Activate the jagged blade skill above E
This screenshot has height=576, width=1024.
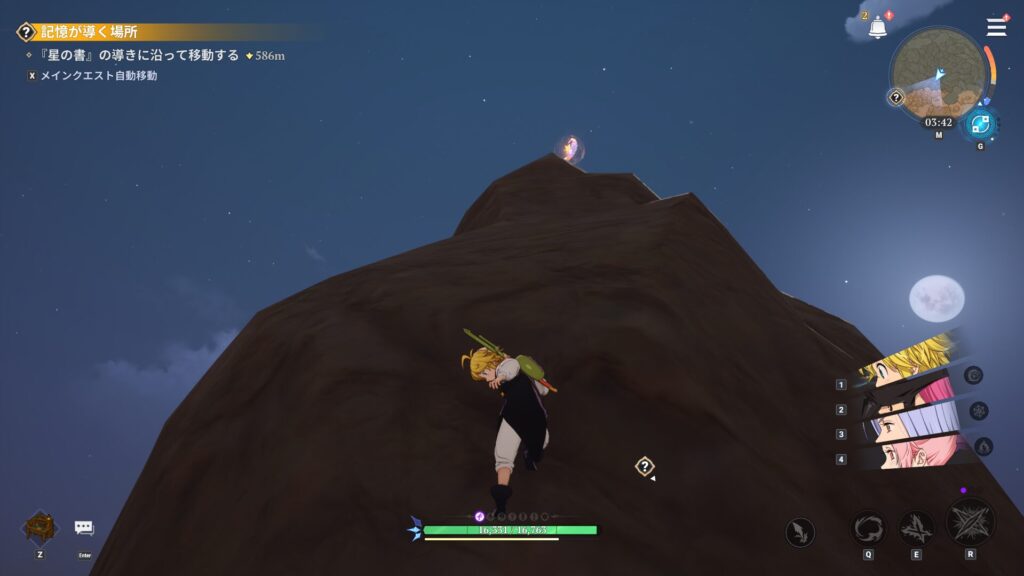point(916,528)
